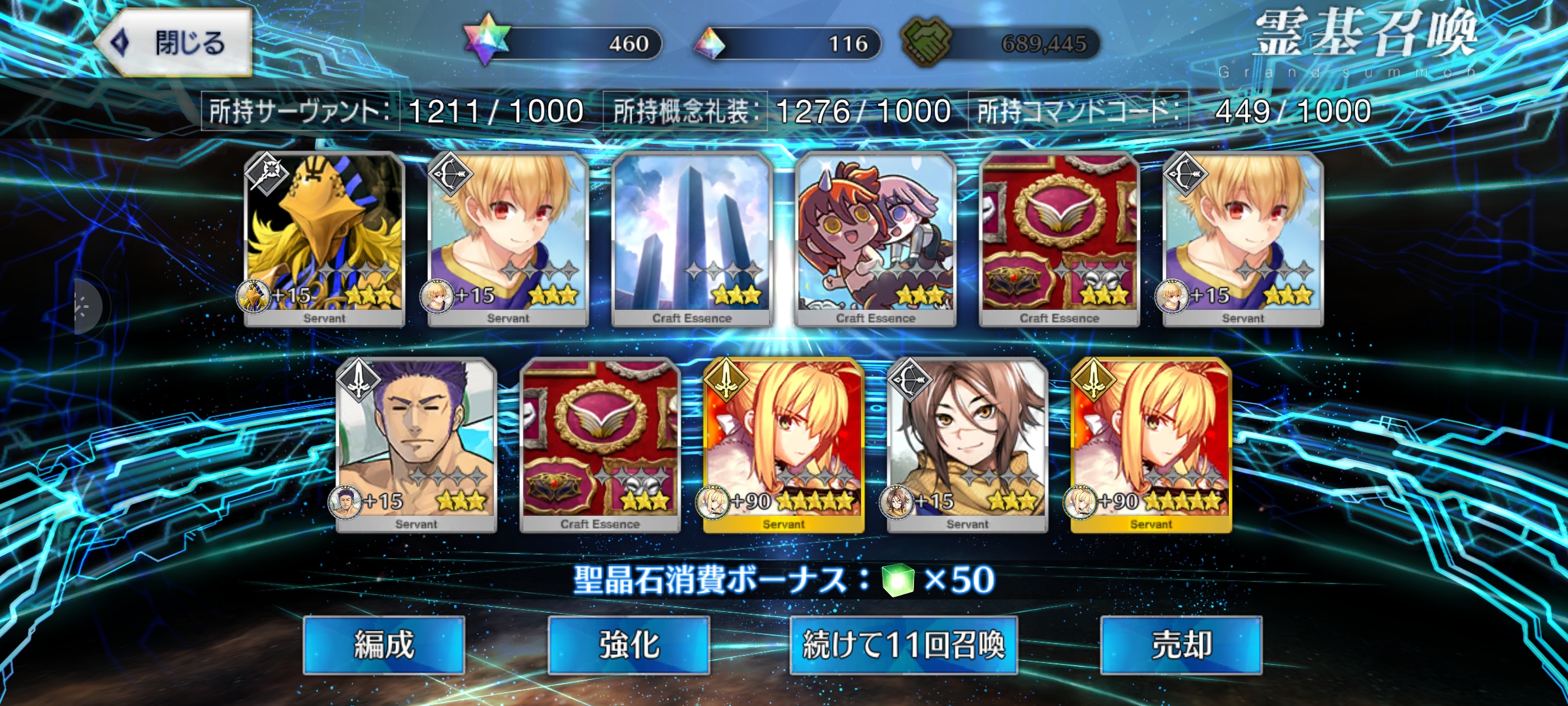Screen dimensions: 1568x706
Task: Open the 売却 sell screen
Action: [x=1181, y=645]
